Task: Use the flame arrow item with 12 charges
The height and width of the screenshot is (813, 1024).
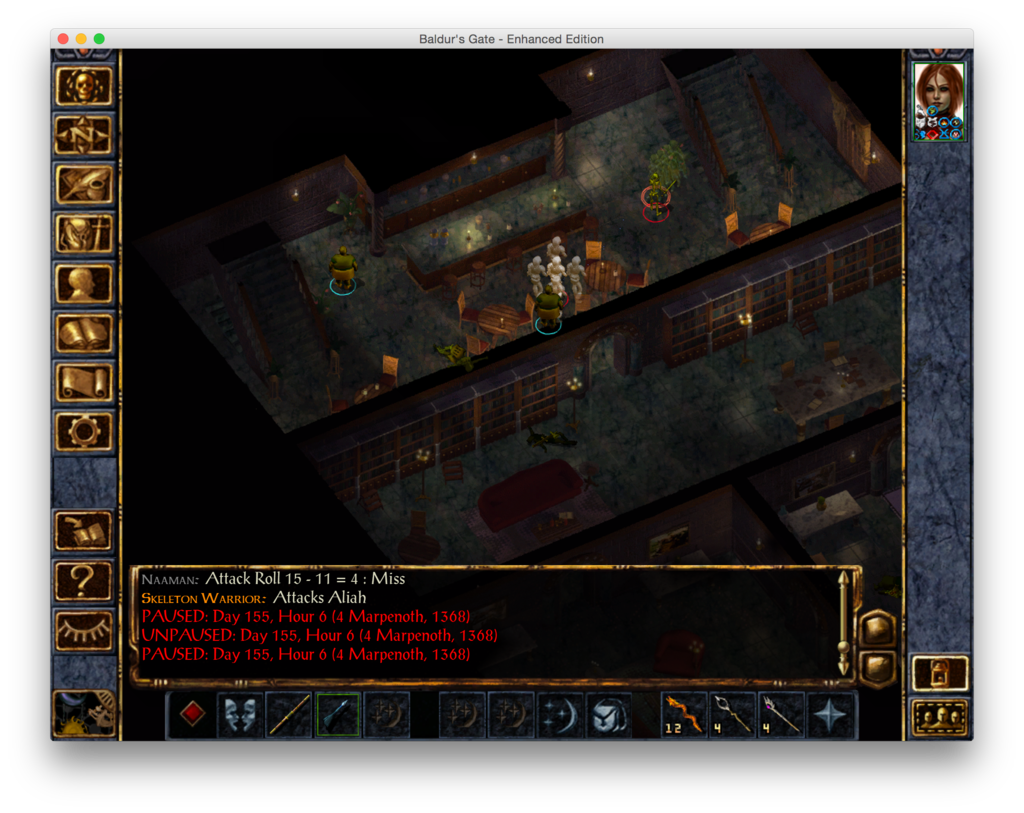Action: pos(685,715)
